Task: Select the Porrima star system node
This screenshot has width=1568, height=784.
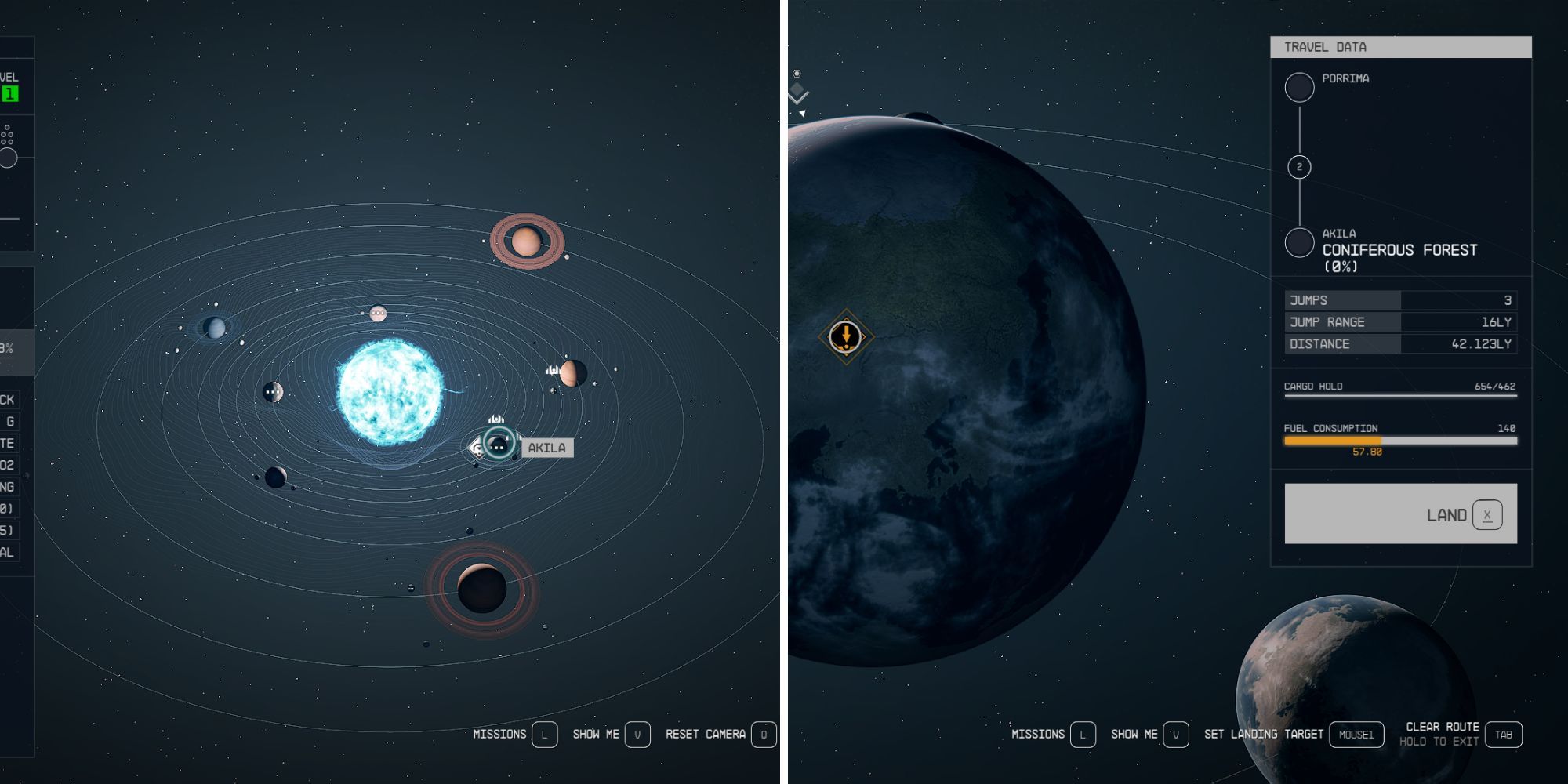Action: click(1299, 86)
